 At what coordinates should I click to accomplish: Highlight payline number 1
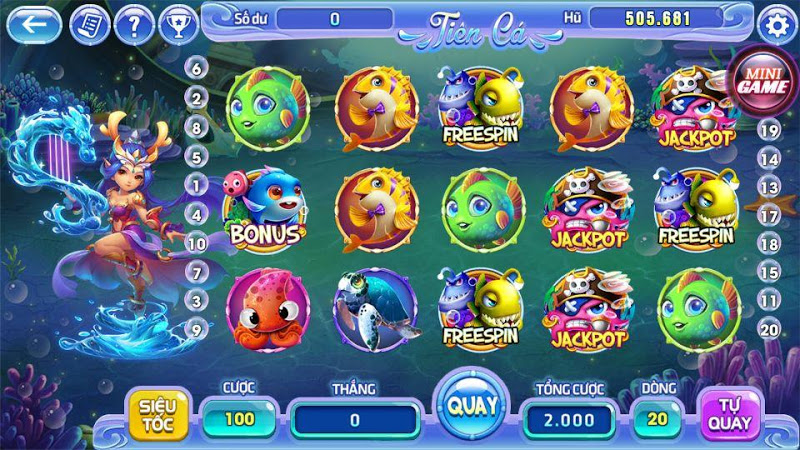pyautogui.click(x=196, y=185)
